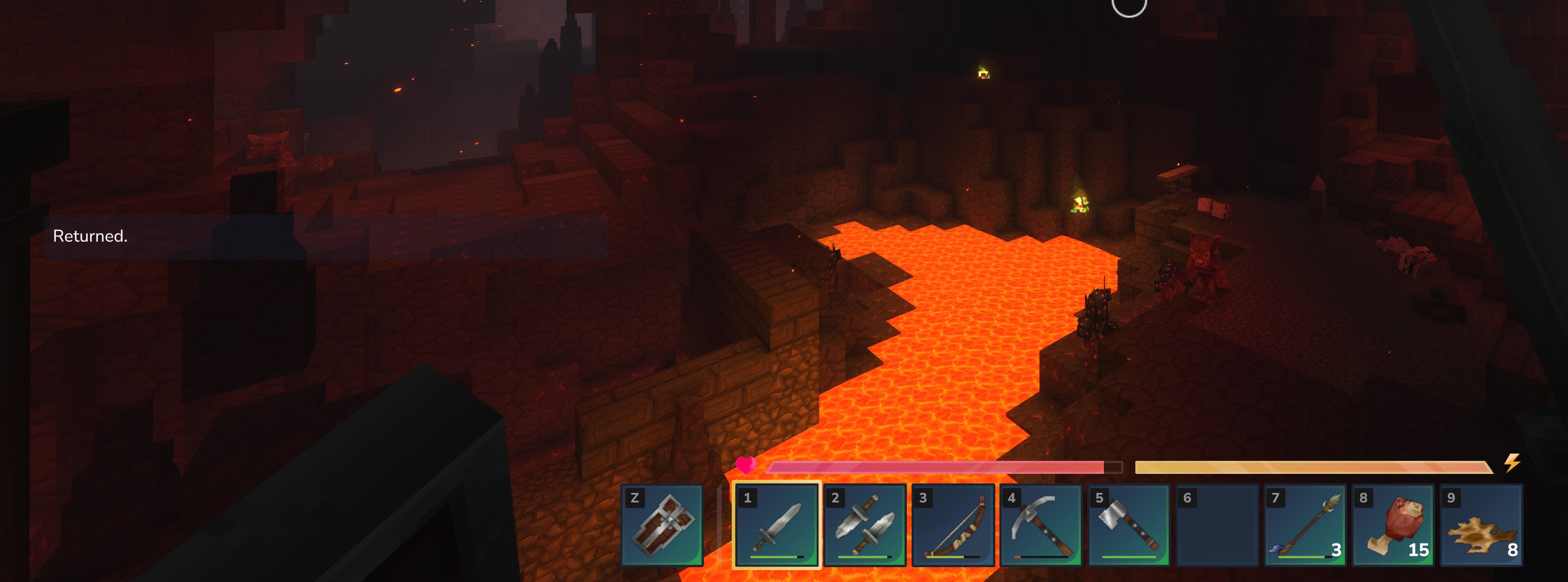Select the raw meat stack slot
This screenshot has height=582, width=1568.
point(1393,525)
